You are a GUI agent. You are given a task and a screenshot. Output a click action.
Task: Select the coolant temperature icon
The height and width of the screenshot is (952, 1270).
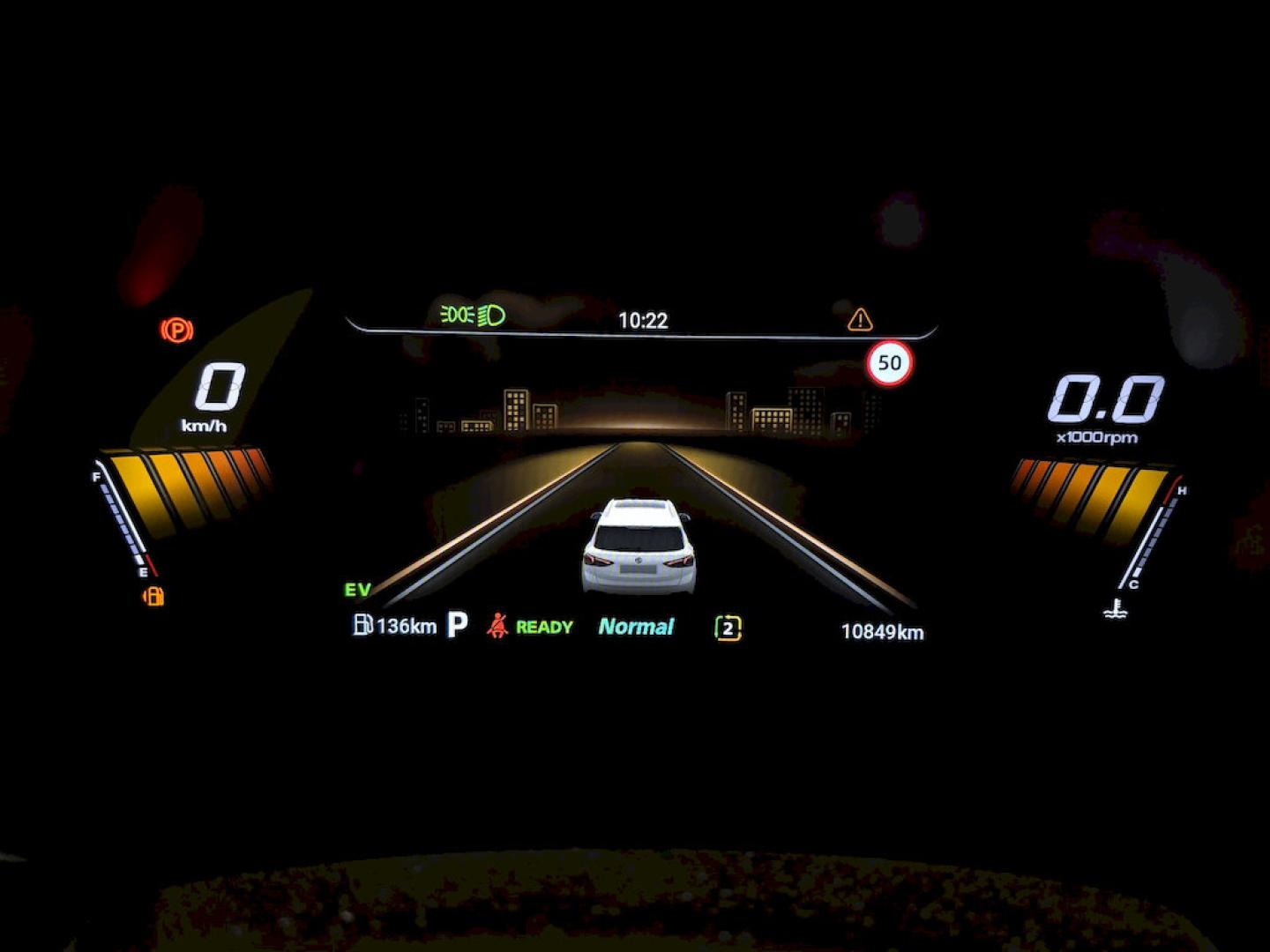click(x=1116, y=608)
